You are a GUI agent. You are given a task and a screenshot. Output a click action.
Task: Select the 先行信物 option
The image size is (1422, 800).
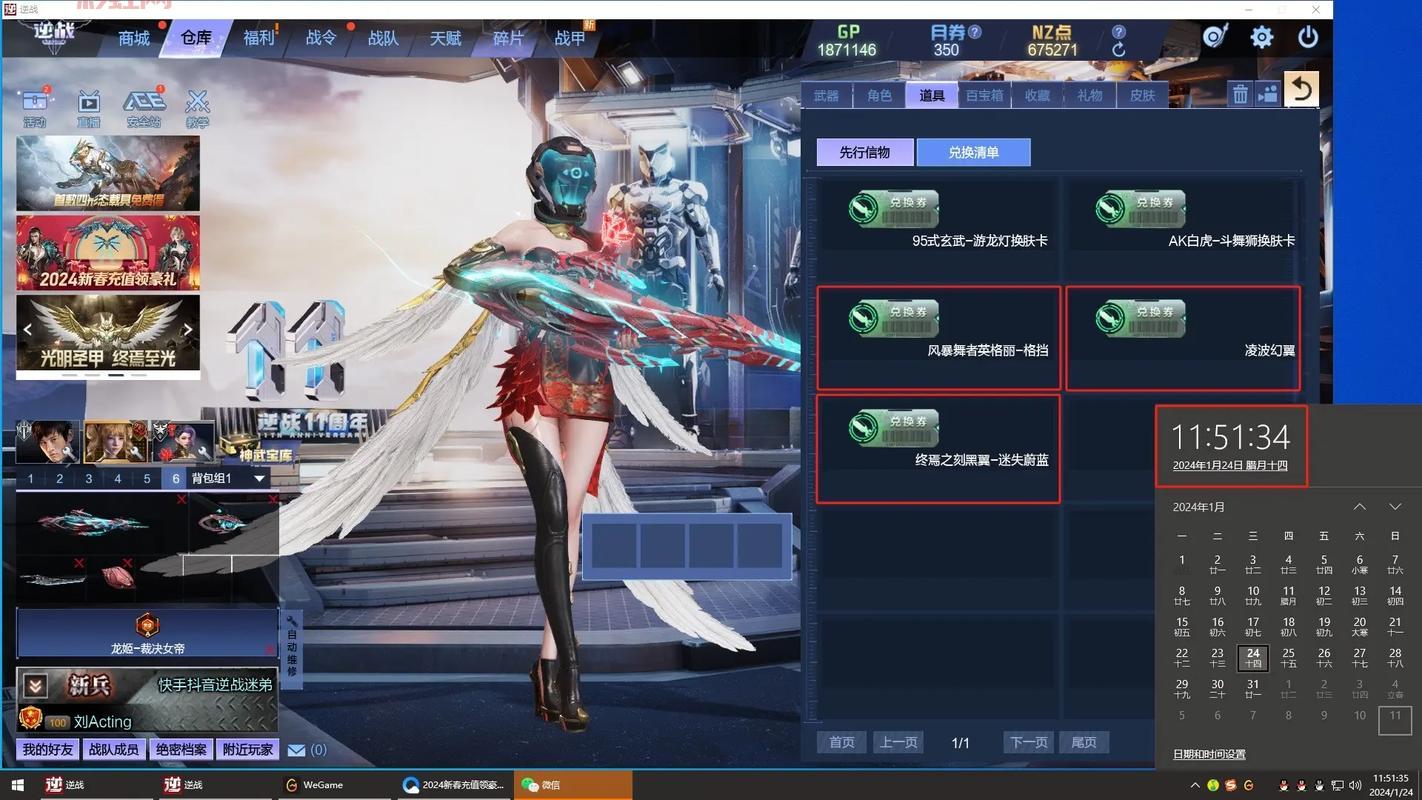[x=864, y=151]
